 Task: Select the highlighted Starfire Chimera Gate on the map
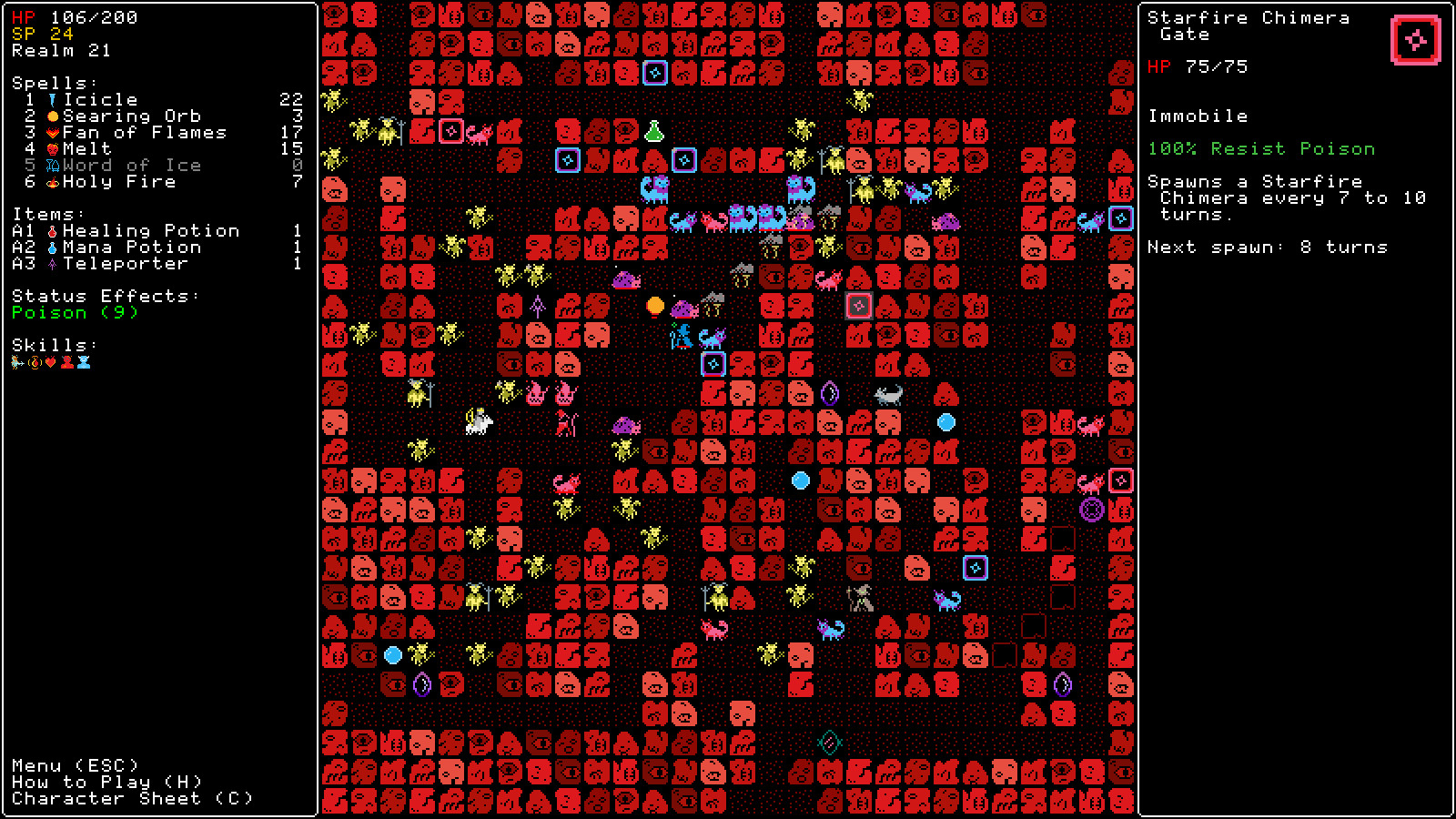click(x=858, y=306)
